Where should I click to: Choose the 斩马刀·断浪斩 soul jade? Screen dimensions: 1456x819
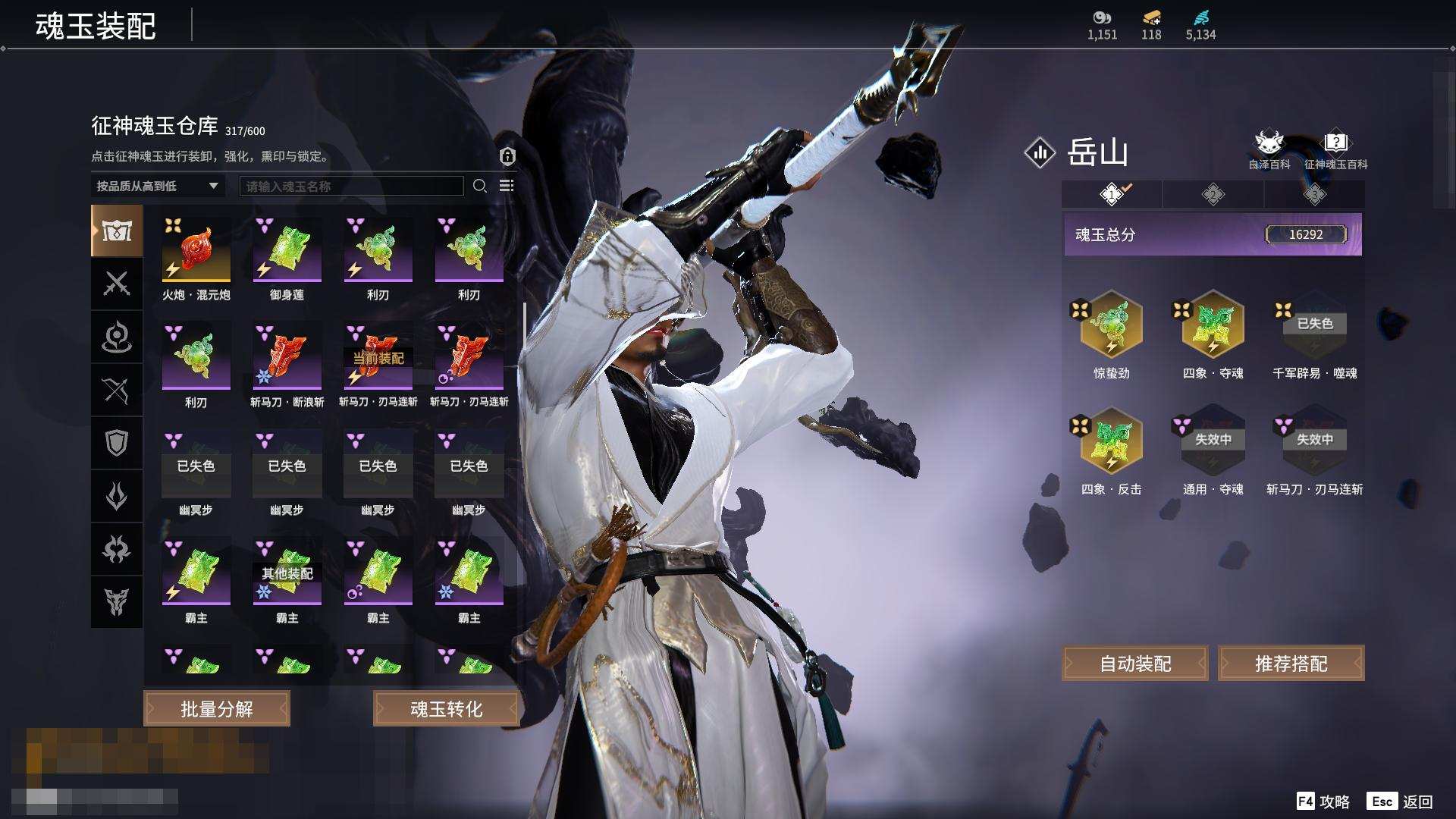point(287,356)
